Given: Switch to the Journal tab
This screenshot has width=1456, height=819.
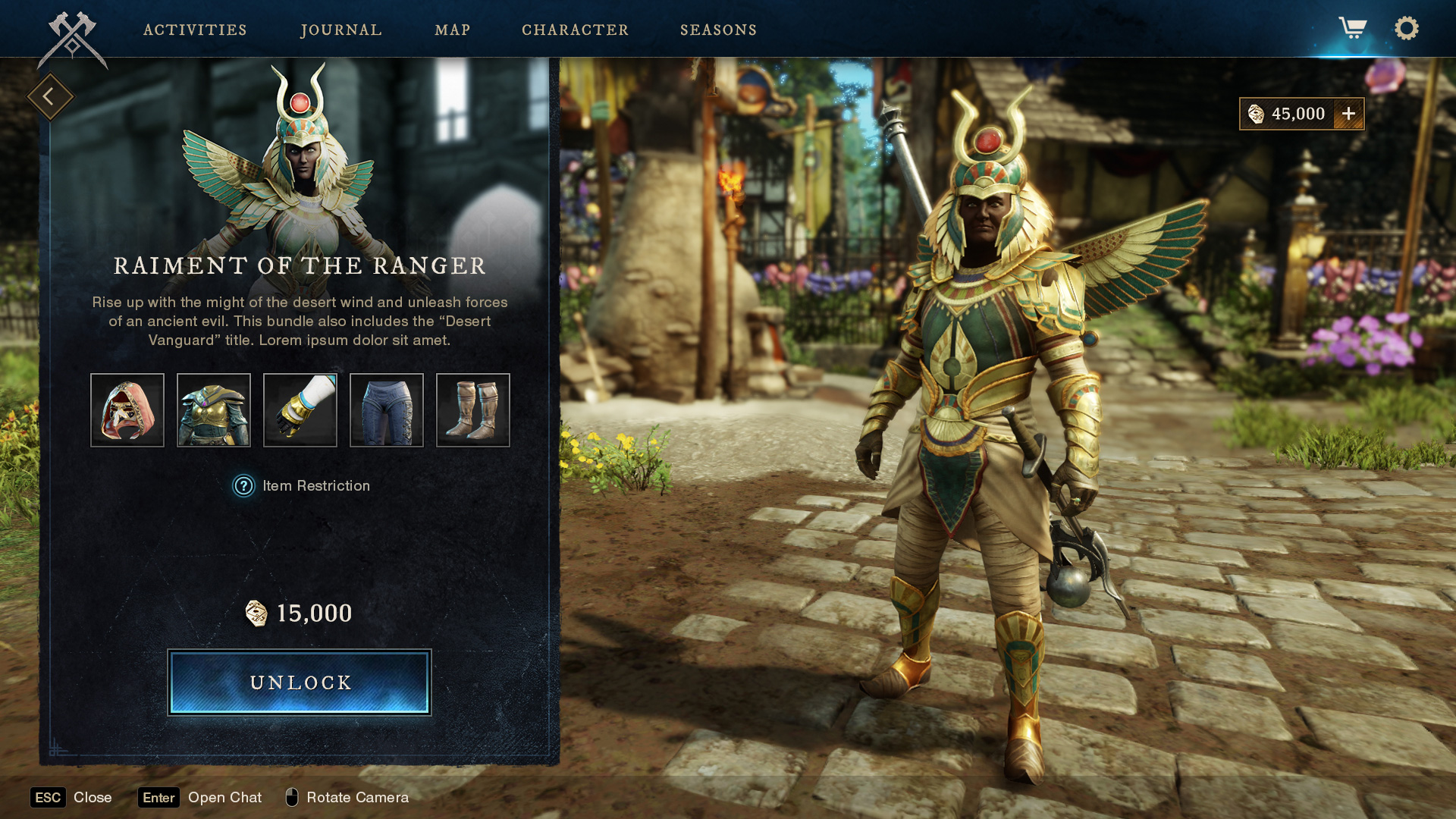Looking at the screenshot, I should (341, 30).
